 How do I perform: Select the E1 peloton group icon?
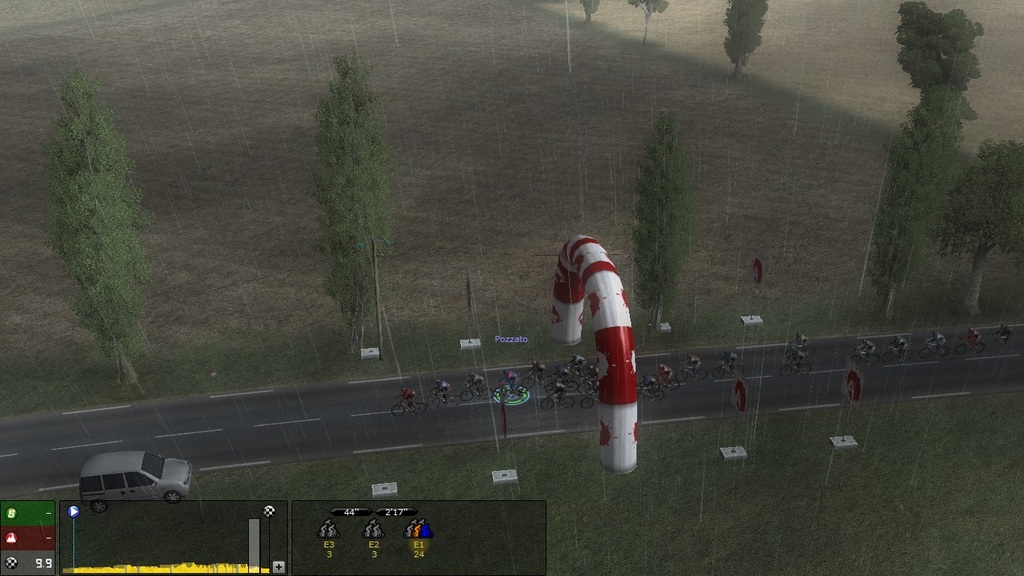(418, 530)
